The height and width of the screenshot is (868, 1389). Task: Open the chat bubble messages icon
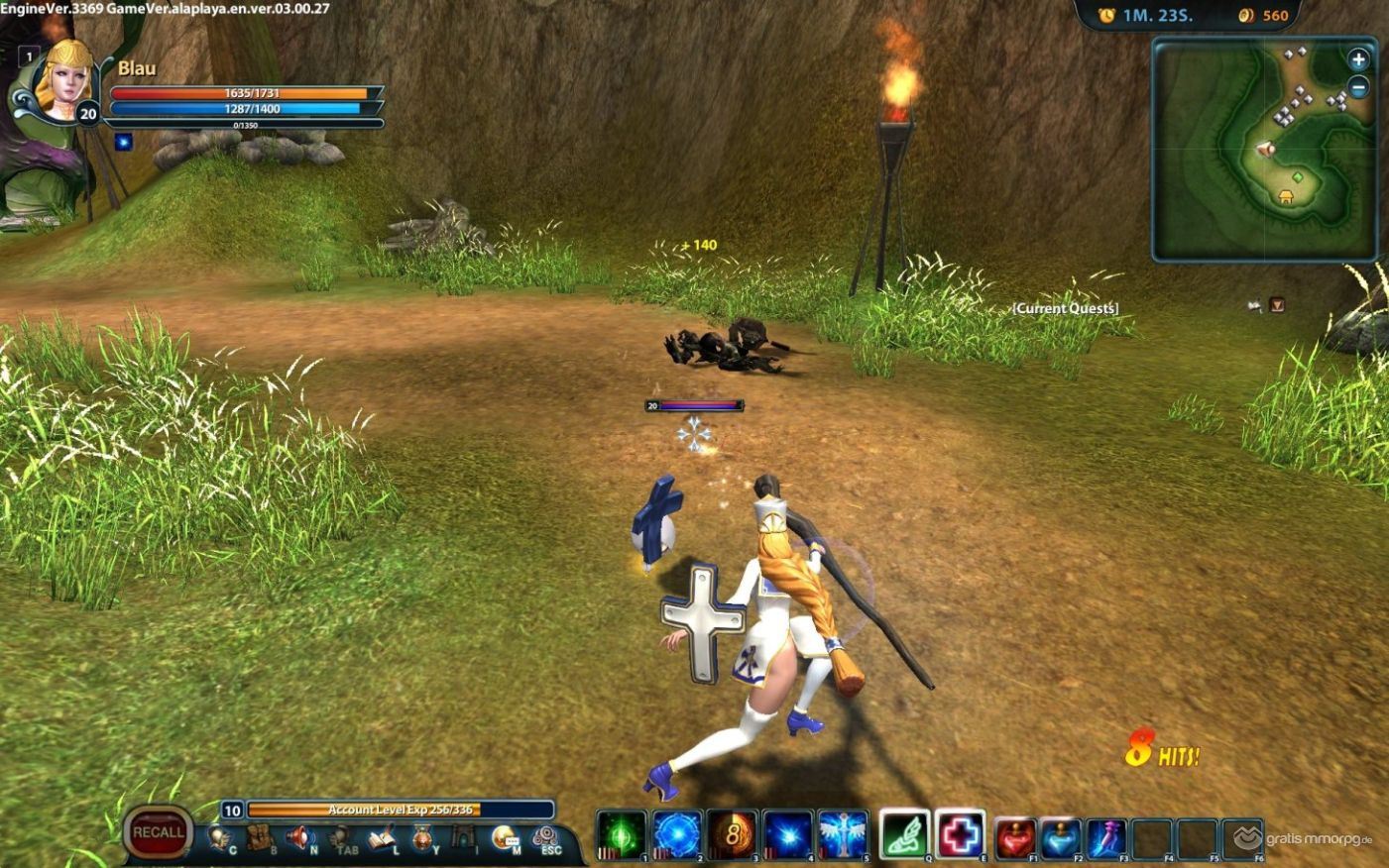tap(505, 838)
